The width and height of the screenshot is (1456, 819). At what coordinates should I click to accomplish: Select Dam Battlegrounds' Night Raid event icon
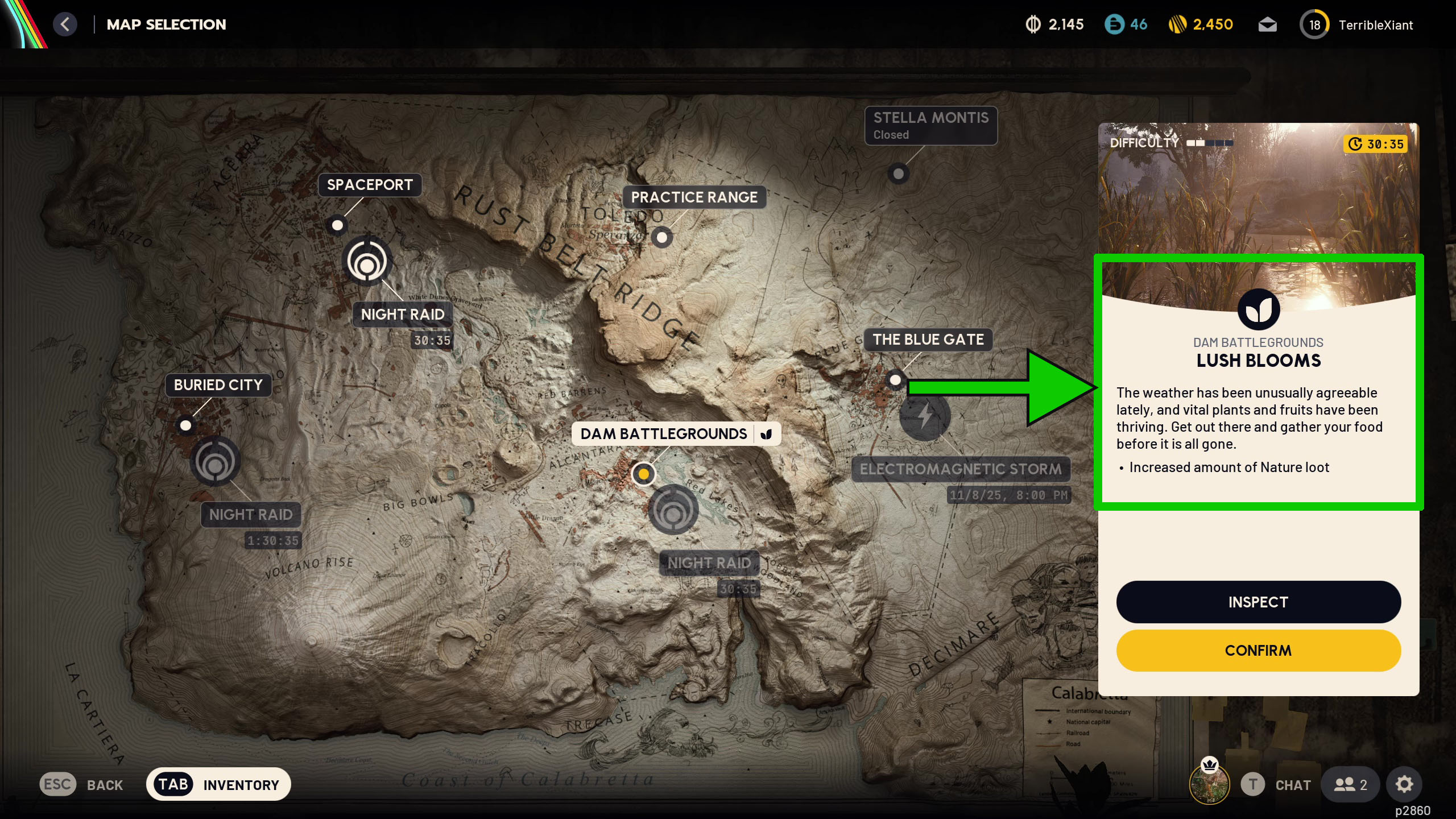(673, 510)
